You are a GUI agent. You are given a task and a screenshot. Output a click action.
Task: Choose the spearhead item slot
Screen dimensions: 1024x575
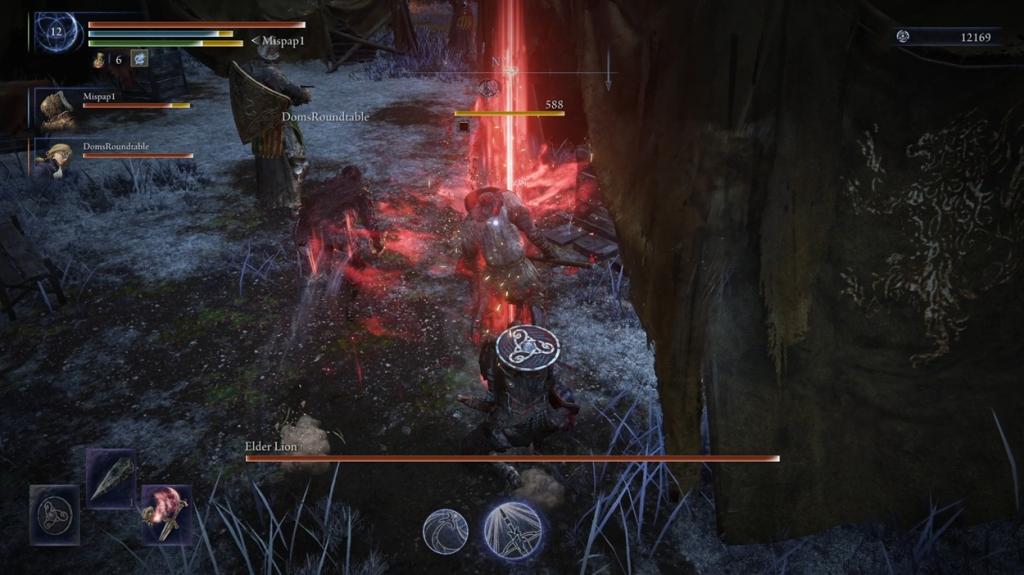tap(110, 476)
